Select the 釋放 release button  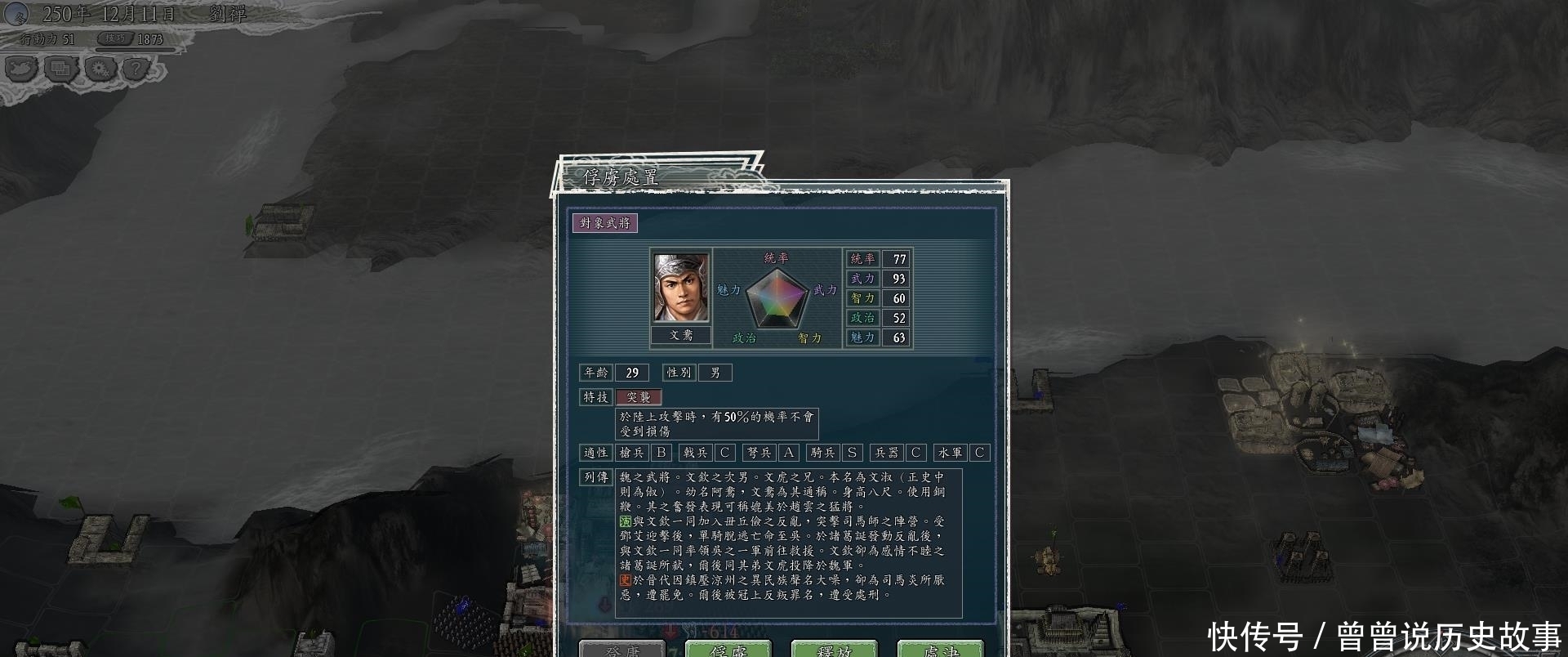click(x=834, y=649)
